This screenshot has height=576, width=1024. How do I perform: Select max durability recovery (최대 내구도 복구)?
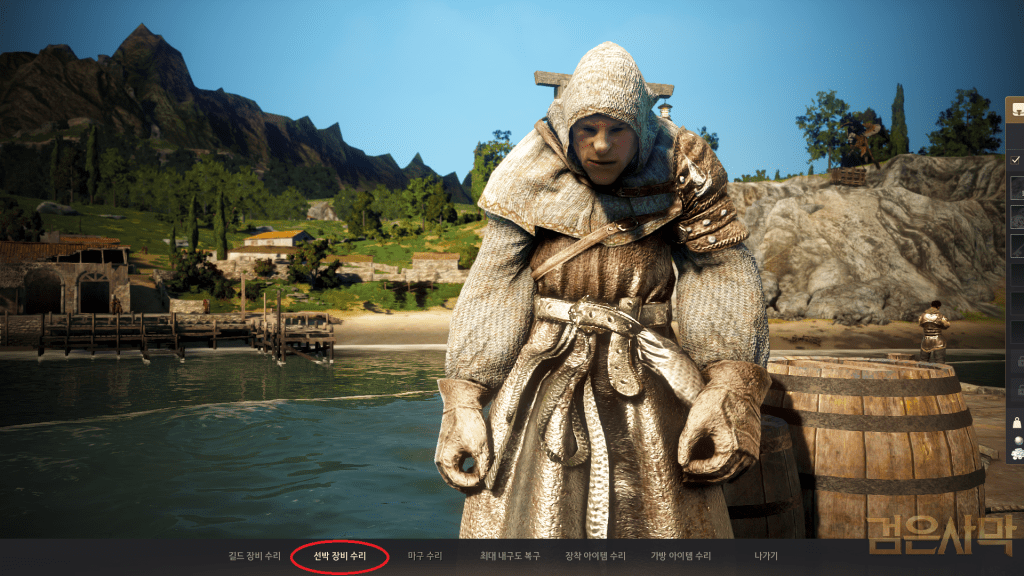(x=510, y=556)
